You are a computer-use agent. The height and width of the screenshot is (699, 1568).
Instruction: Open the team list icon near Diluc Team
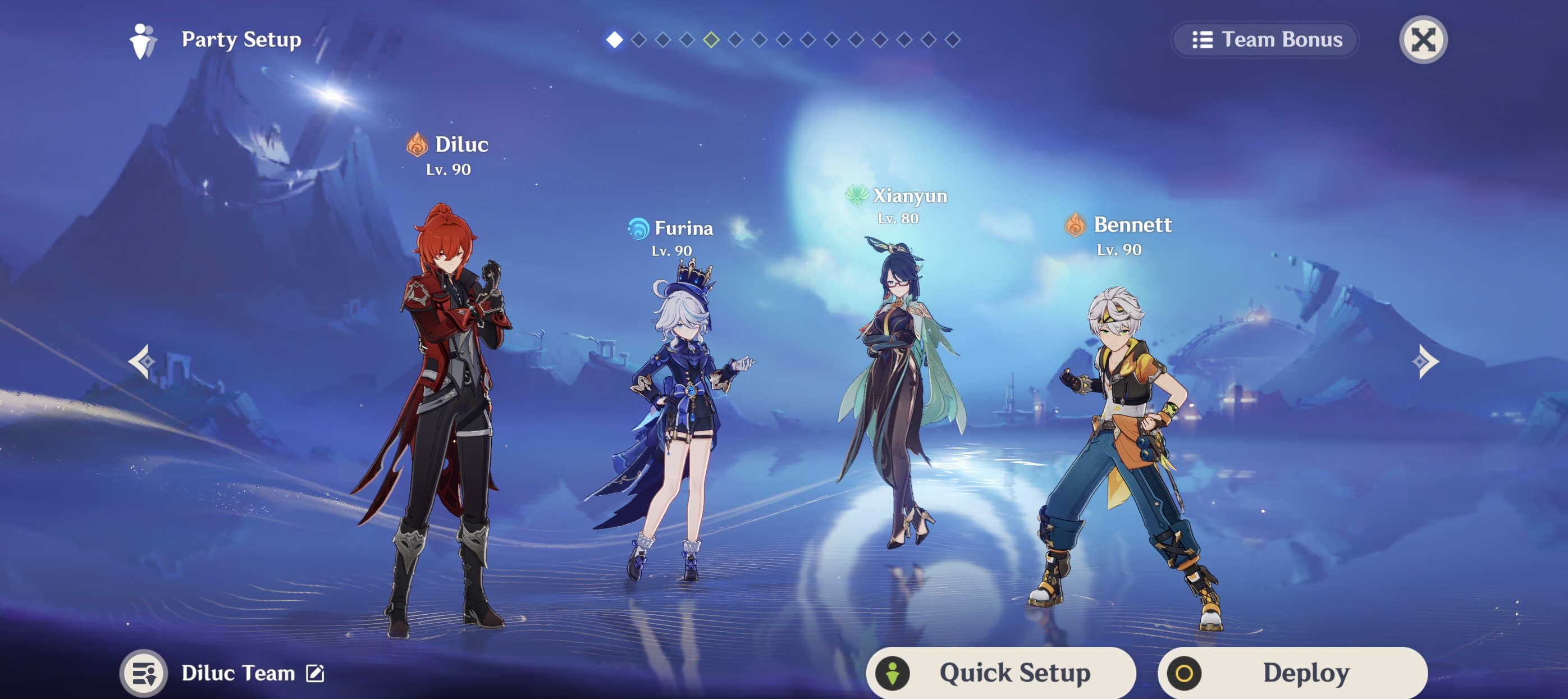[x=145, y=672]
